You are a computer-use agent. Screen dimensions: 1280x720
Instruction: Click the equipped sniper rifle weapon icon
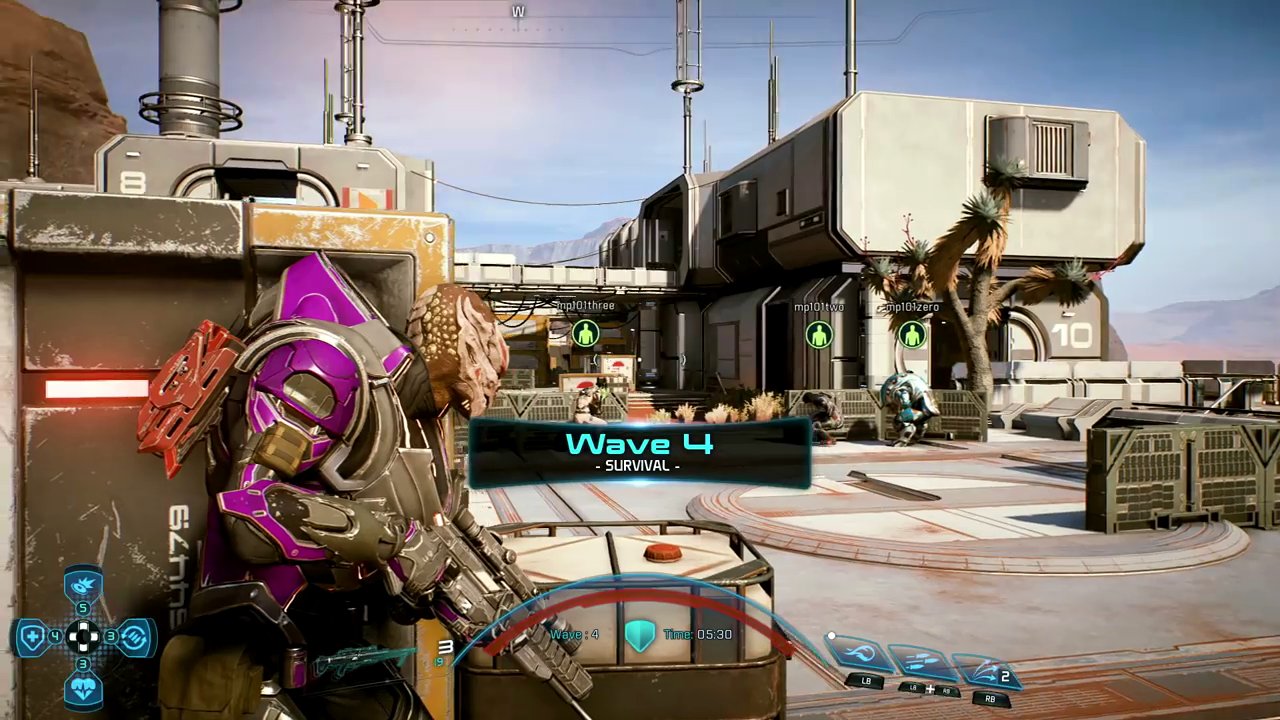370,658
